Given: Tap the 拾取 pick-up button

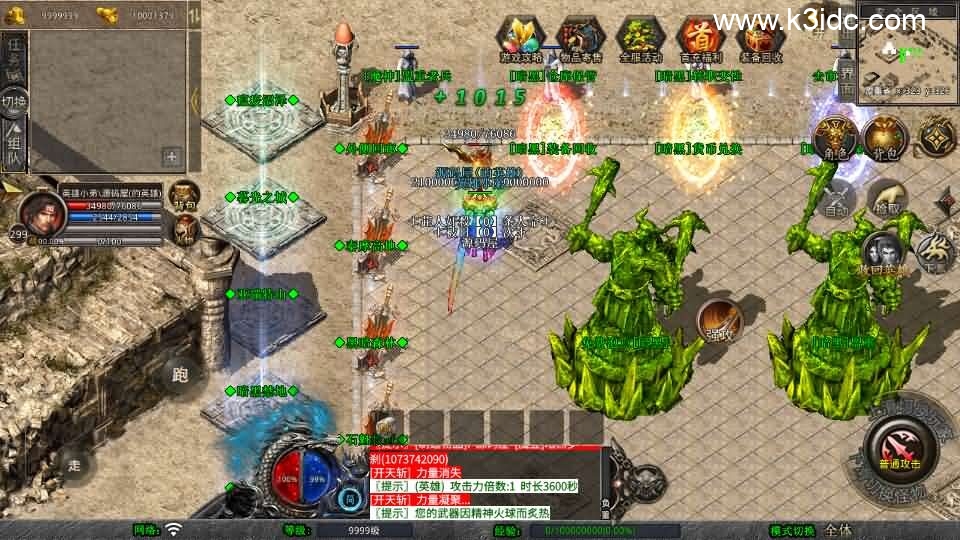Looking at the screenshot, I should (x=887, y=198).
